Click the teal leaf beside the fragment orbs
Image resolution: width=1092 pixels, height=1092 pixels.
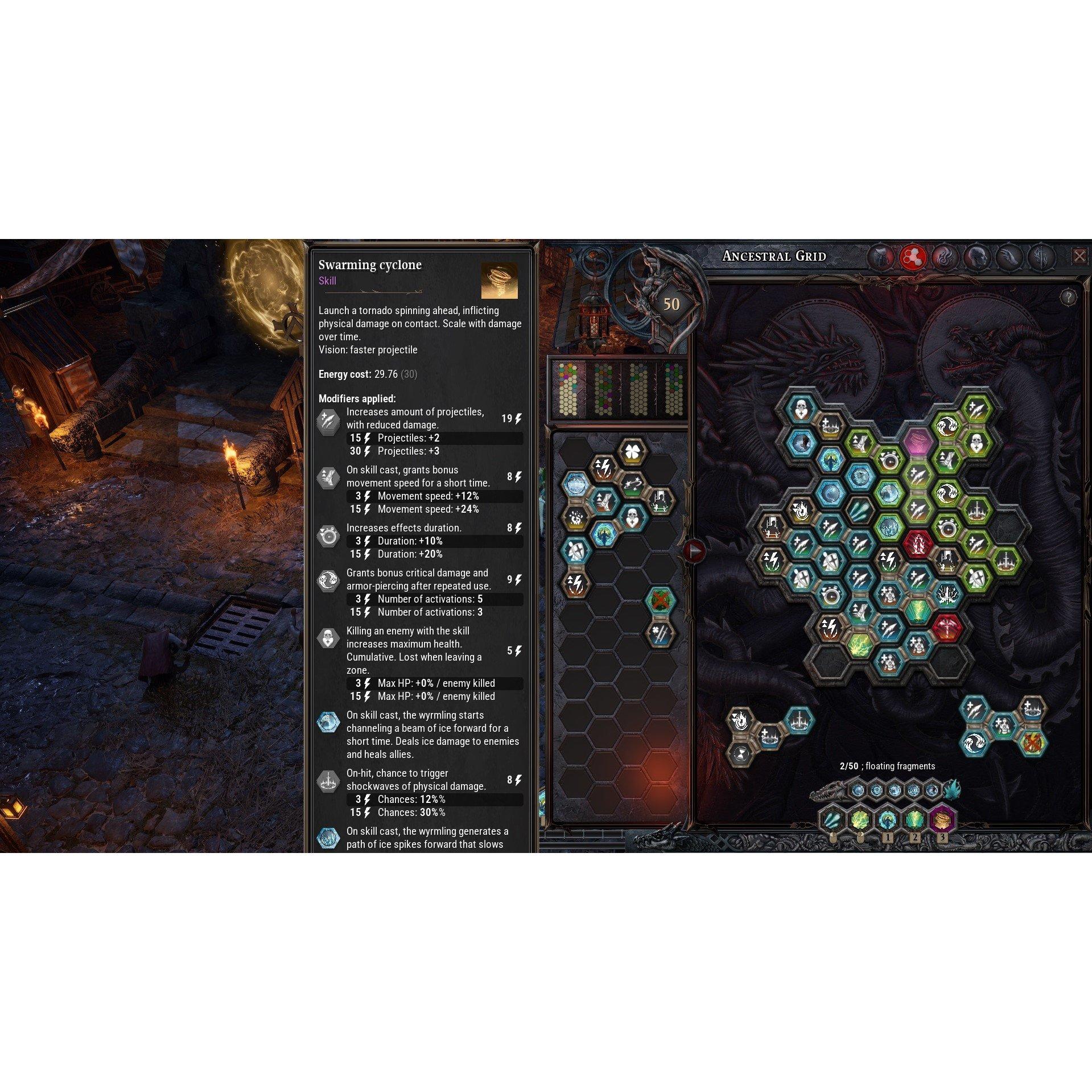click(x=951, y=790)
